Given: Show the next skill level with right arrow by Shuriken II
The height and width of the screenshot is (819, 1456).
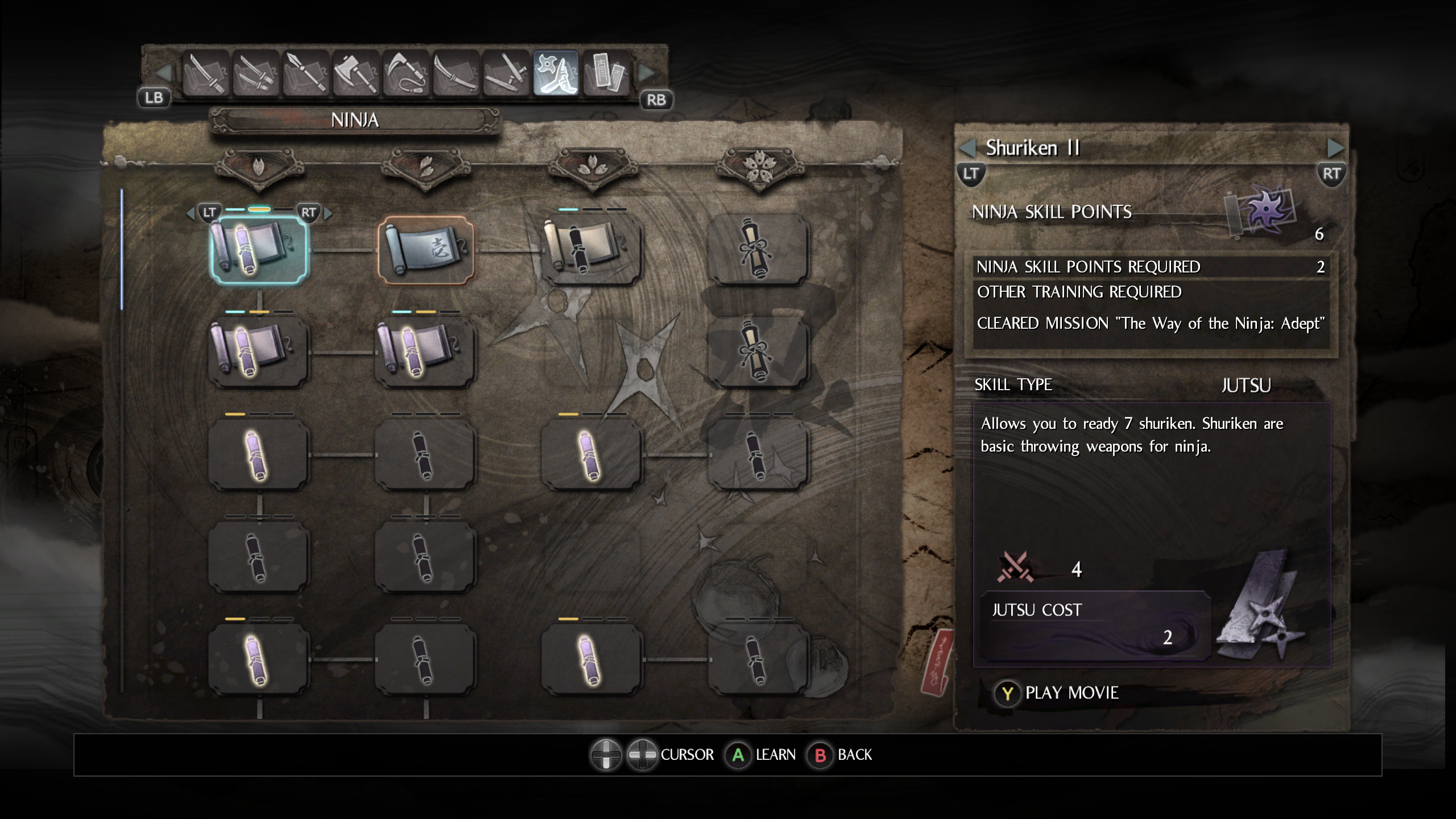Looking at the screenshot, I should [x=1334, y=148].
